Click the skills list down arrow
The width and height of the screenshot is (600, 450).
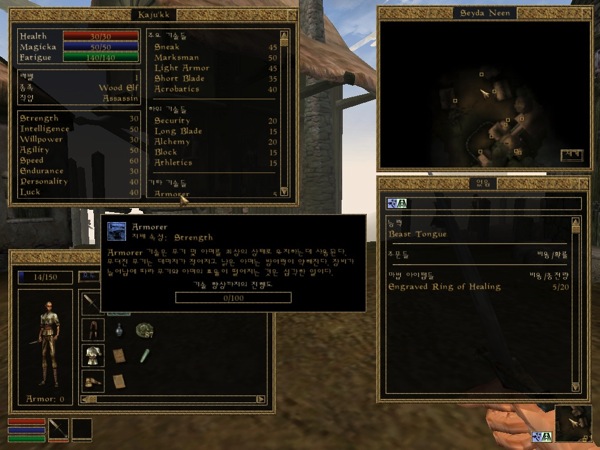pos(283,192)
